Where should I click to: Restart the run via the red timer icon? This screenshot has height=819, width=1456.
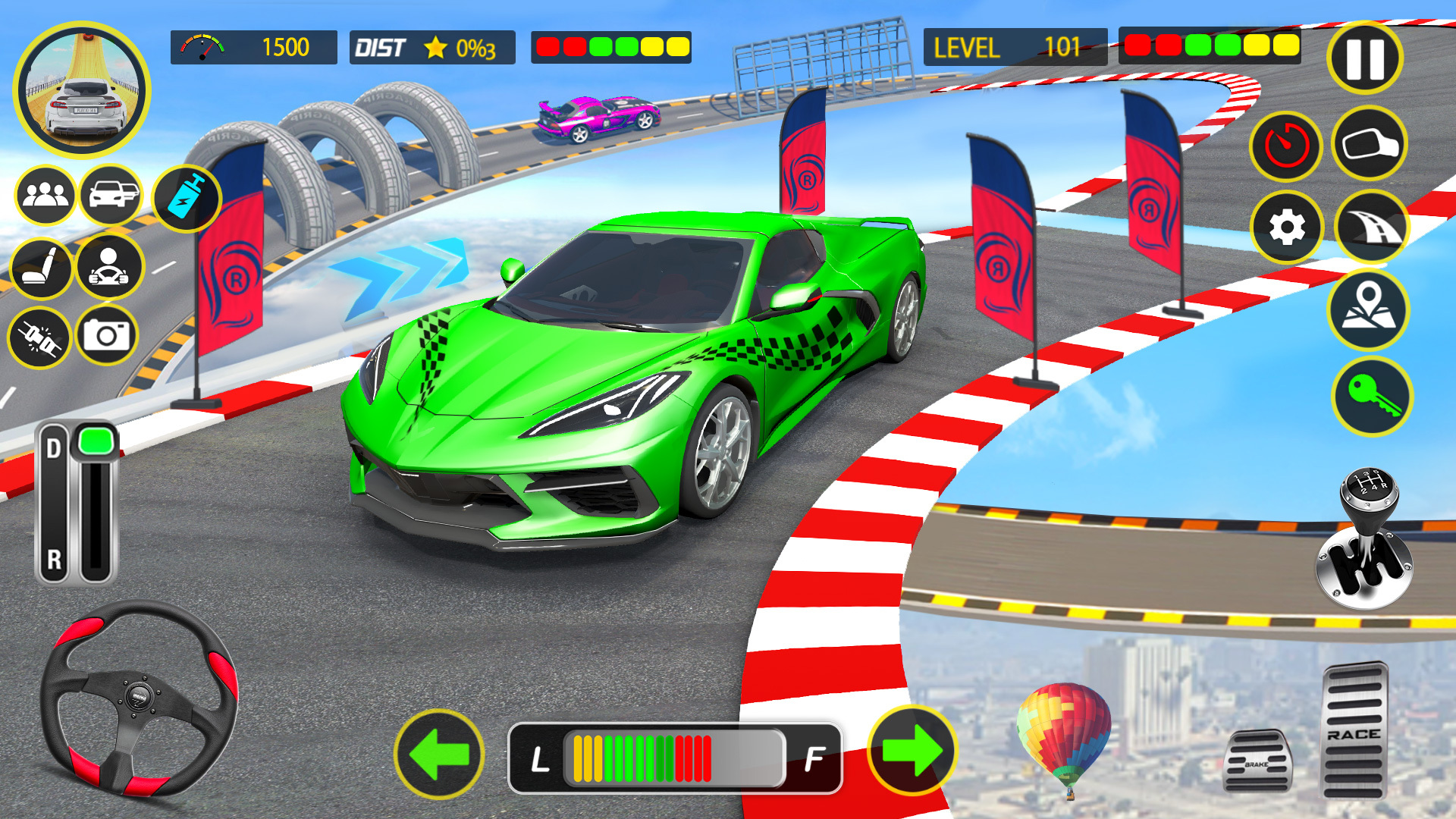click(1287, 145)
